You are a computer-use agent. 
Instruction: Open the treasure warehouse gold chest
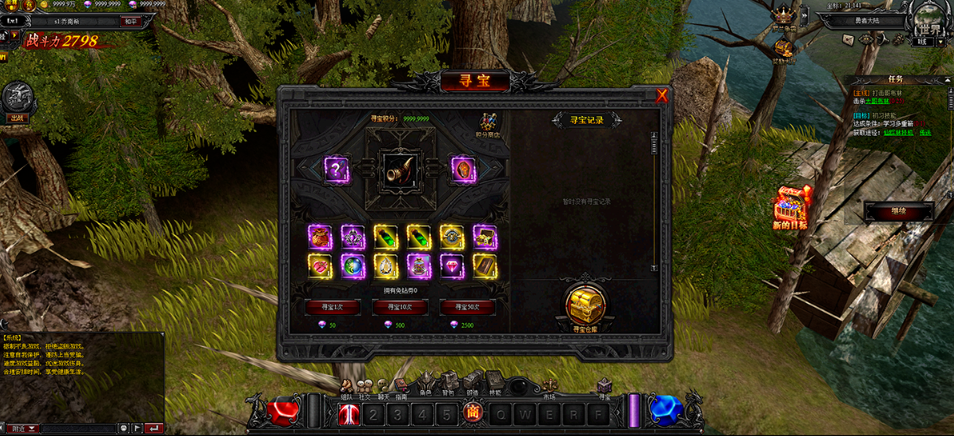point(584,305)
